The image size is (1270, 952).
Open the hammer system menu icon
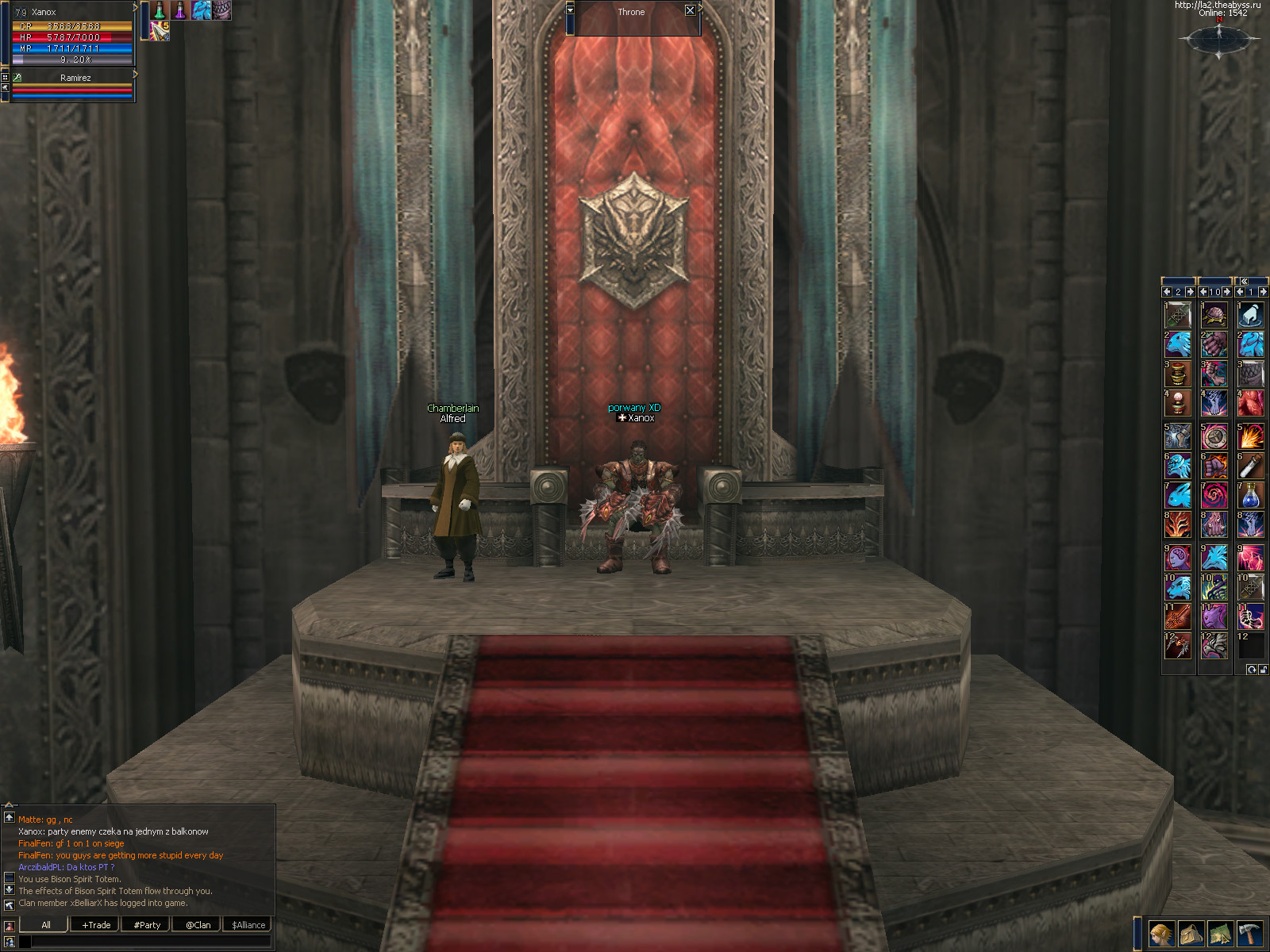[1249, 934]
